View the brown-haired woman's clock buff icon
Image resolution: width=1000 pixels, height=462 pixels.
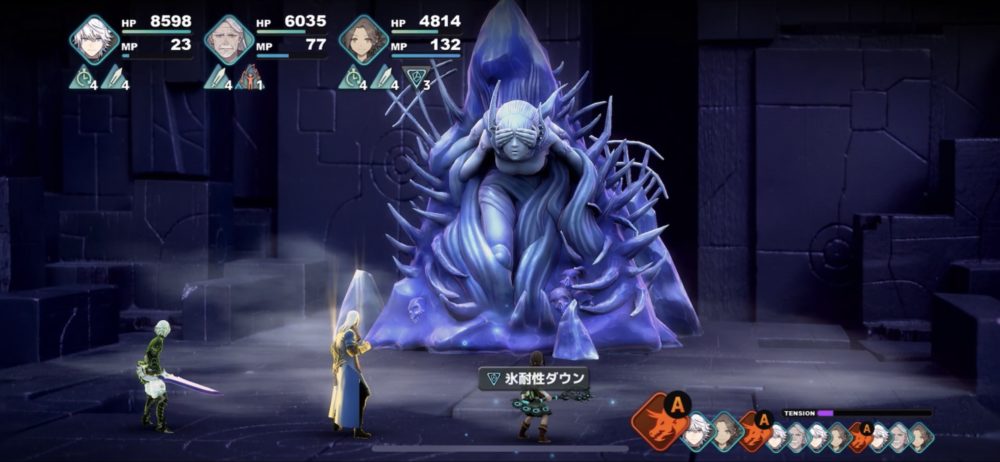(352, 77)
